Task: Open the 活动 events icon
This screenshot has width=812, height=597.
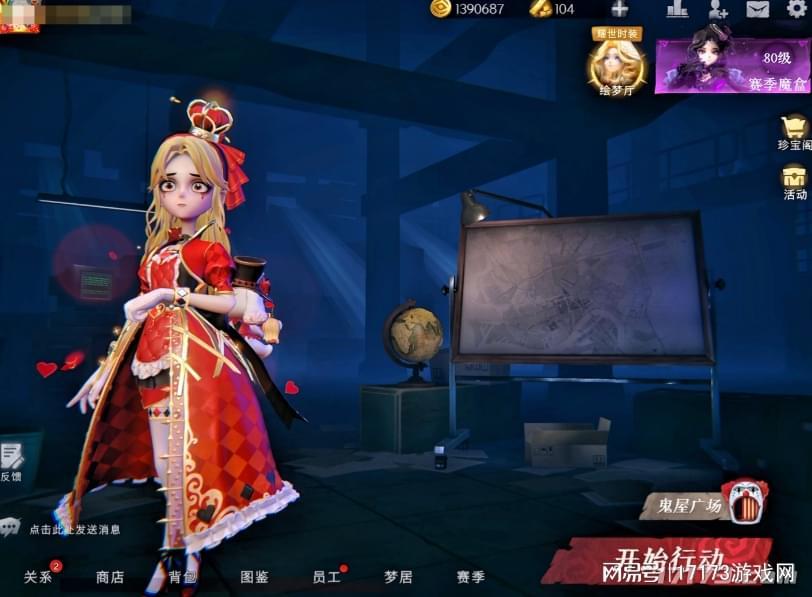Action: point(795,180)
